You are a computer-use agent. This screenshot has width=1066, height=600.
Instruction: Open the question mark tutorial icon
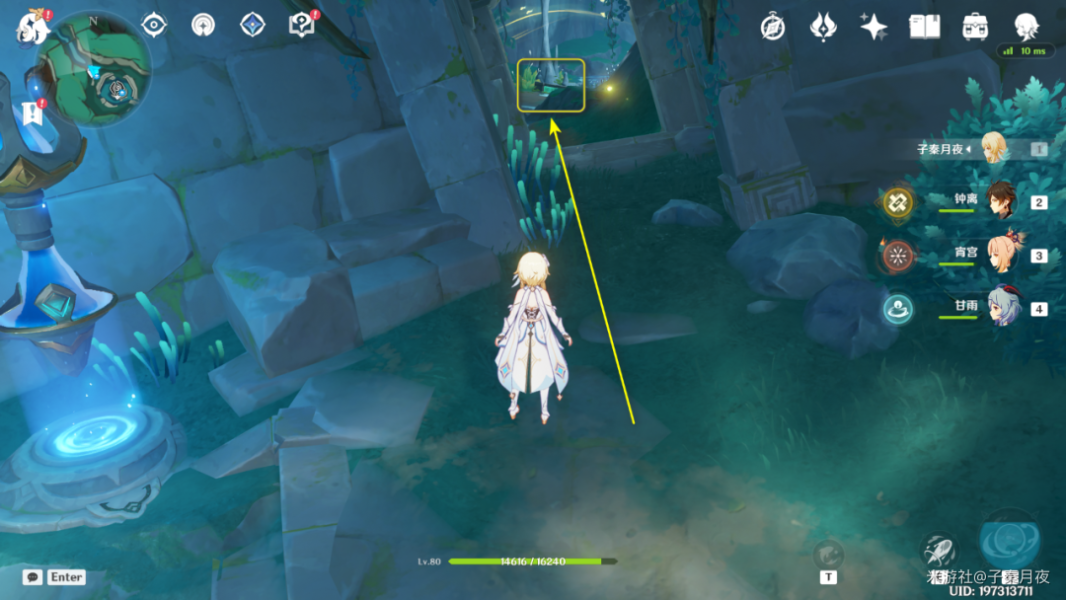click(300, 25)
